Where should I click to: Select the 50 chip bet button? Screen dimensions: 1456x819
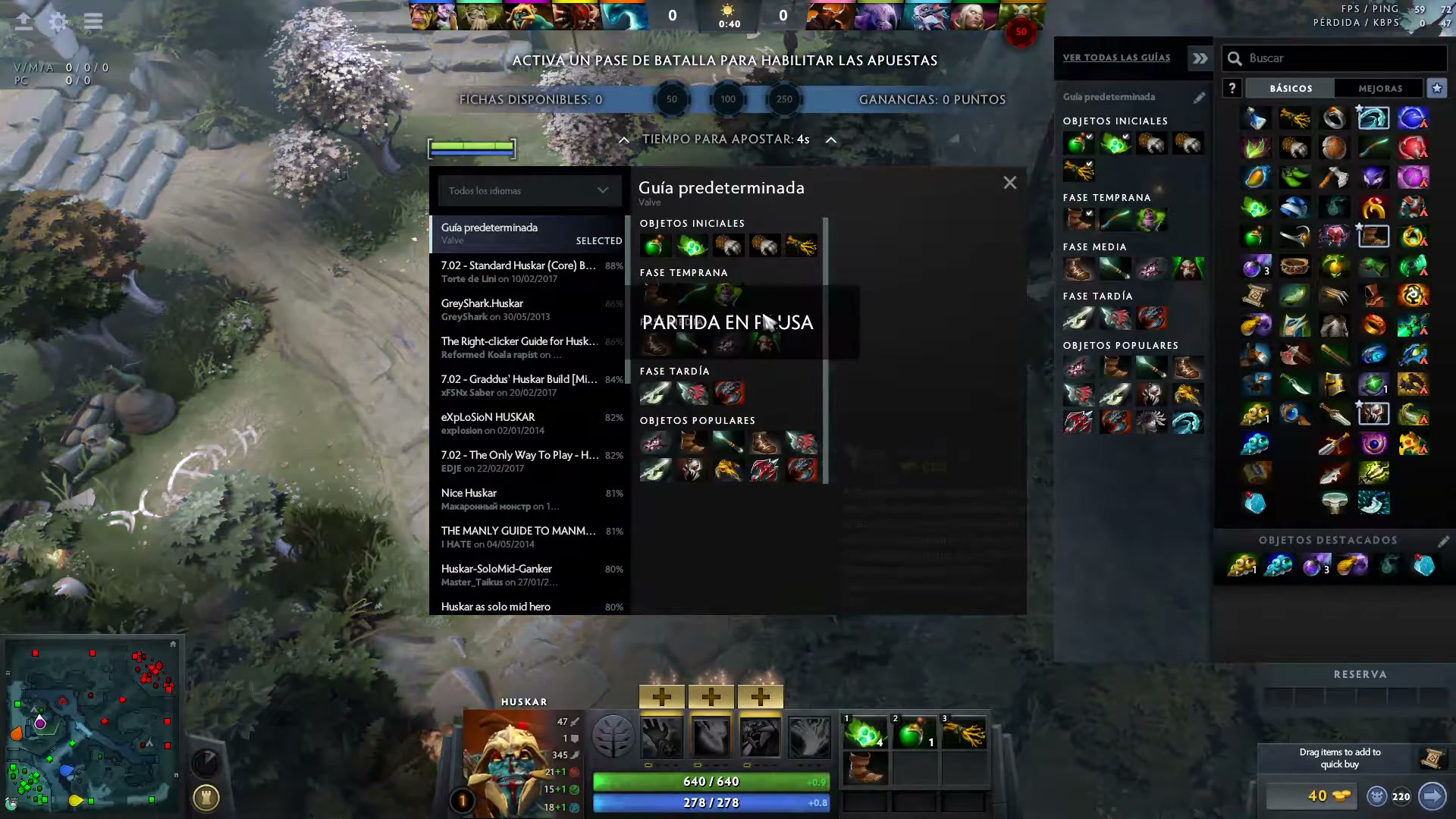coord(671,99)
